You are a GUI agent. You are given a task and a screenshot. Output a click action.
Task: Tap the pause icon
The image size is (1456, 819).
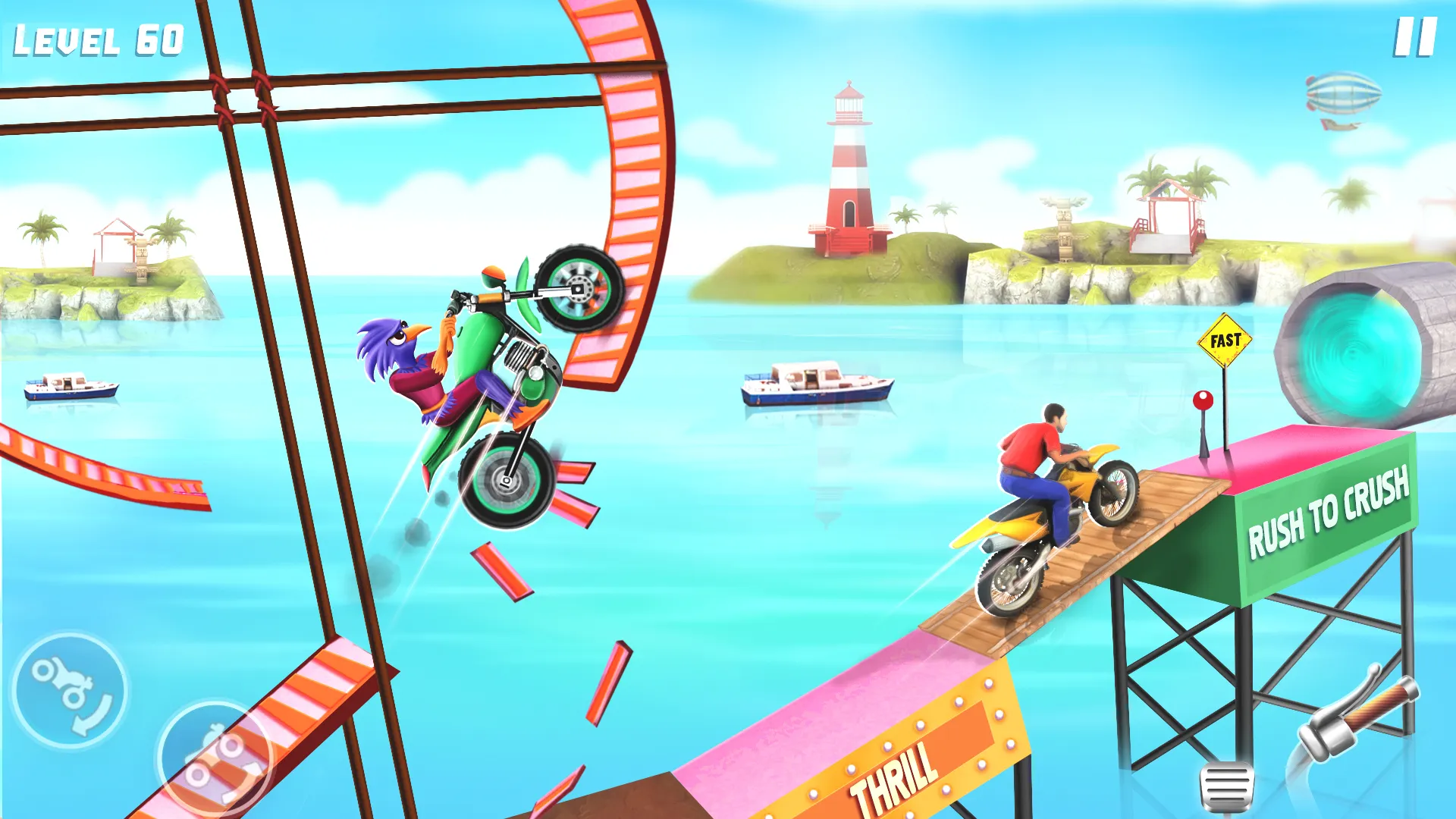pyautogui.click(x=1417, y=38)
